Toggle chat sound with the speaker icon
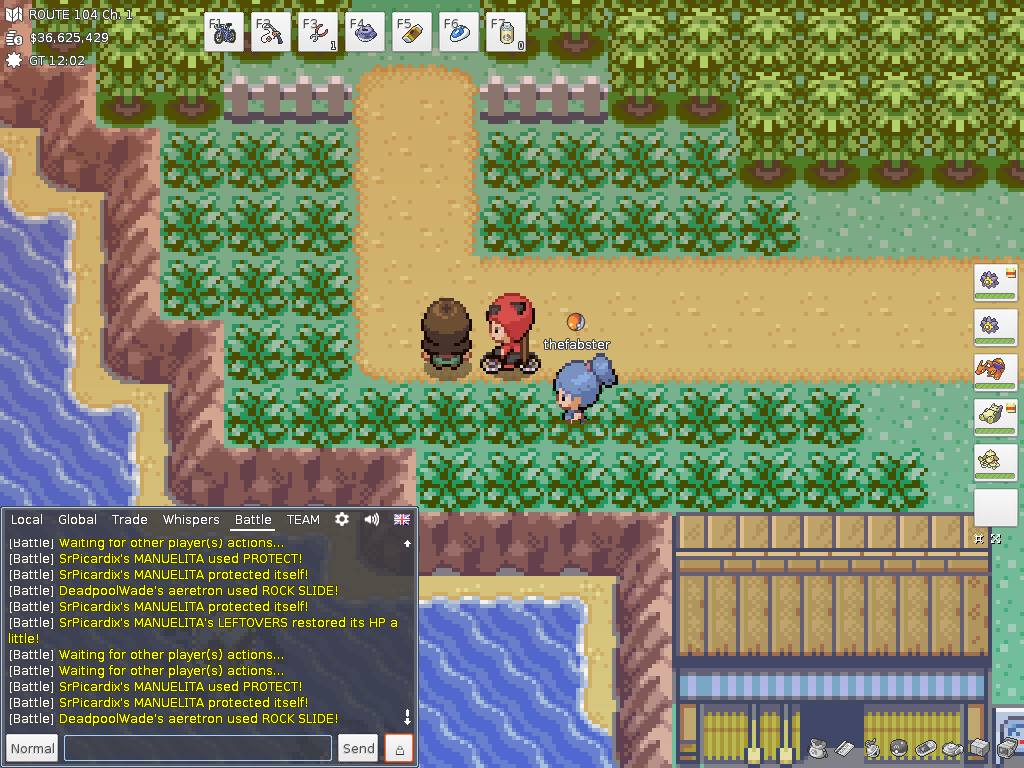Screen dimensions: 1024x768 372,520
